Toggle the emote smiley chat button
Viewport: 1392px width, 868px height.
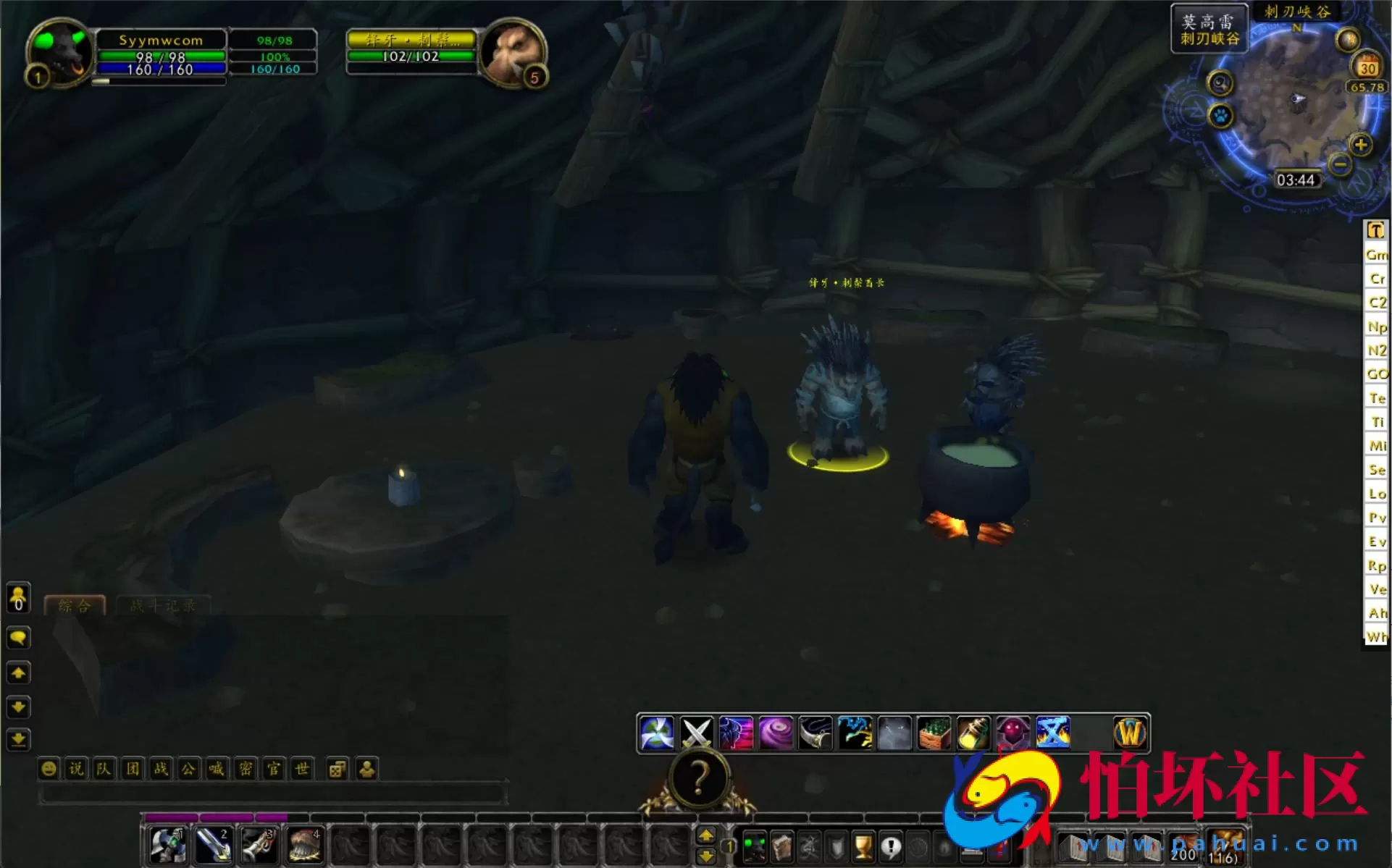click(x=48, y=769)
